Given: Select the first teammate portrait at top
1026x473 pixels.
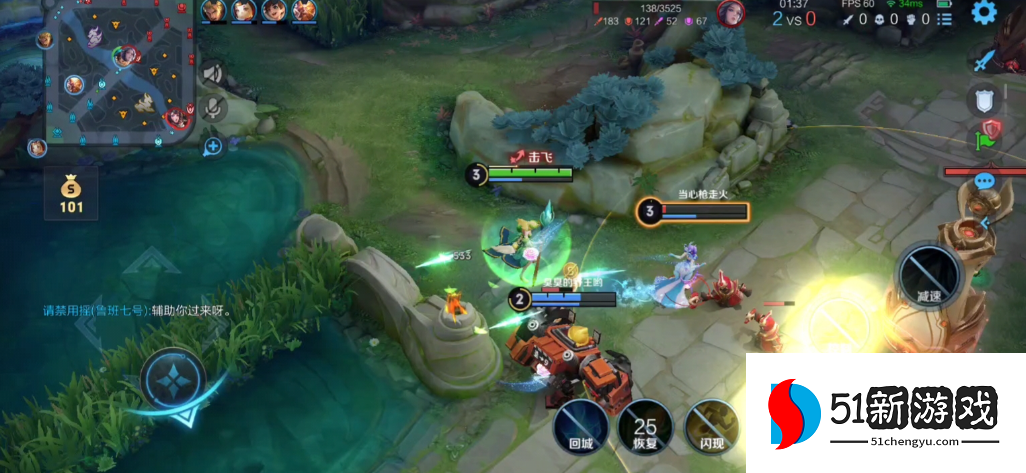Looking at the screenshot, I should [x=213, y=11].
